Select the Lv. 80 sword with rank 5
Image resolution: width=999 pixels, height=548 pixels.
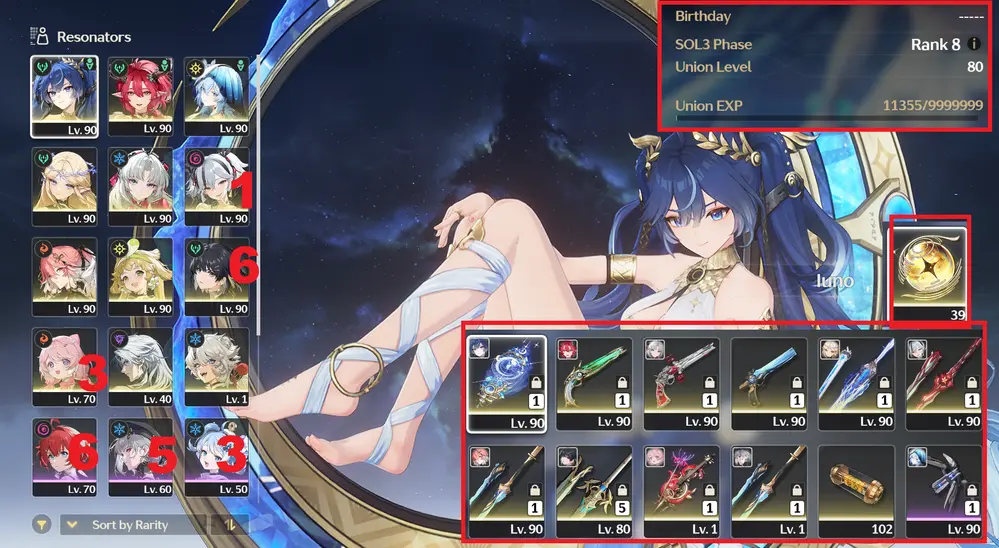coord(594,492)
